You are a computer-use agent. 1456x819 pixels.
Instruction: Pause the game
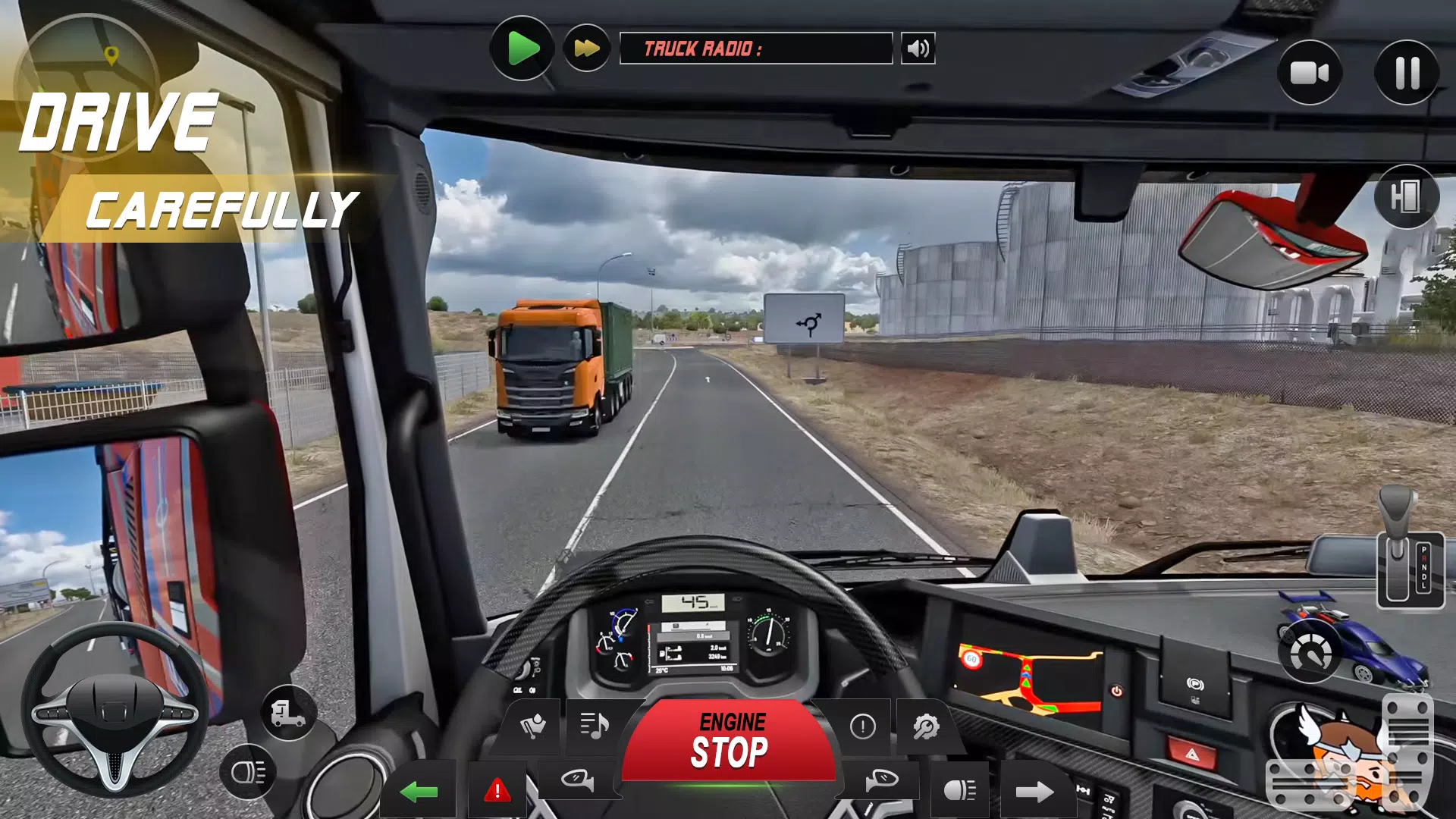[1408, 72]
